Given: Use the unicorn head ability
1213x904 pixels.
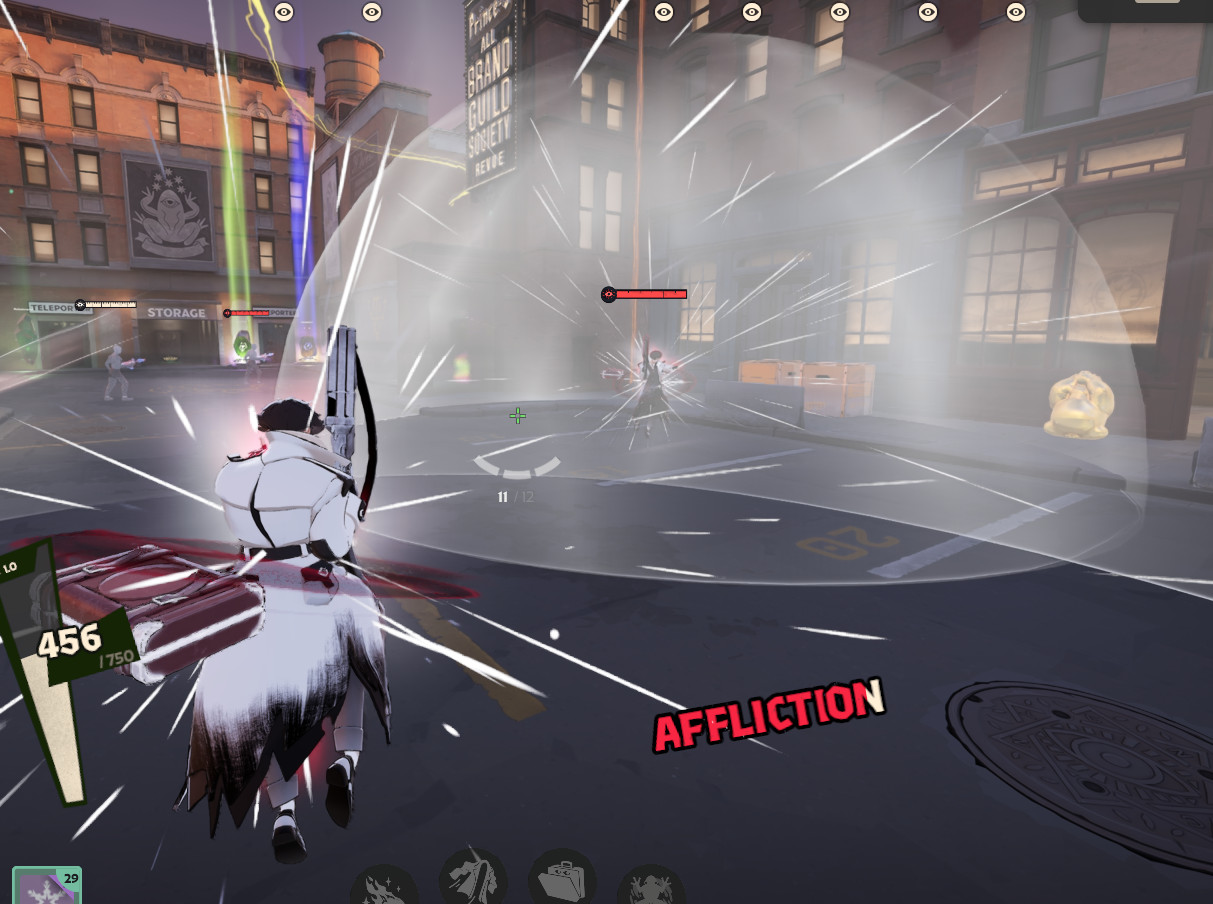Looking at the screenshot, I should tap(472, 878).
